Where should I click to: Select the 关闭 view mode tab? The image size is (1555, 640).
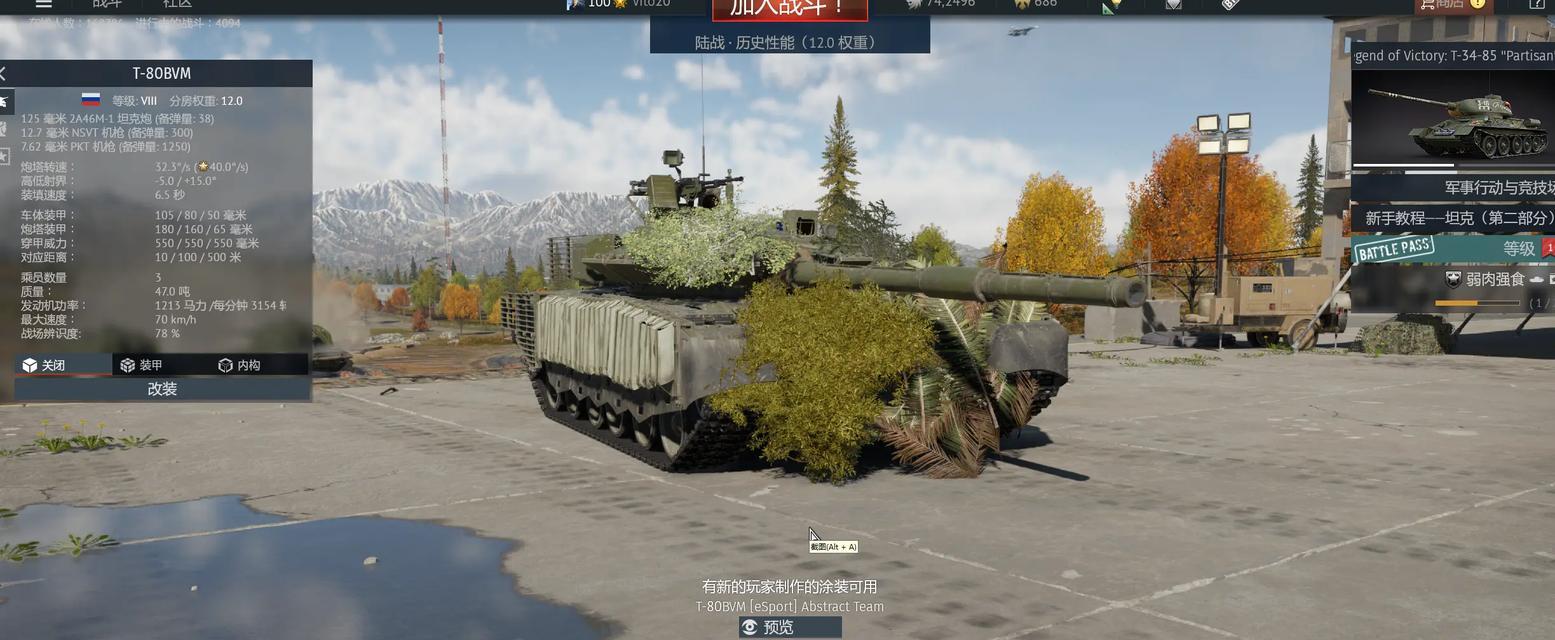(x=56, y=365)
